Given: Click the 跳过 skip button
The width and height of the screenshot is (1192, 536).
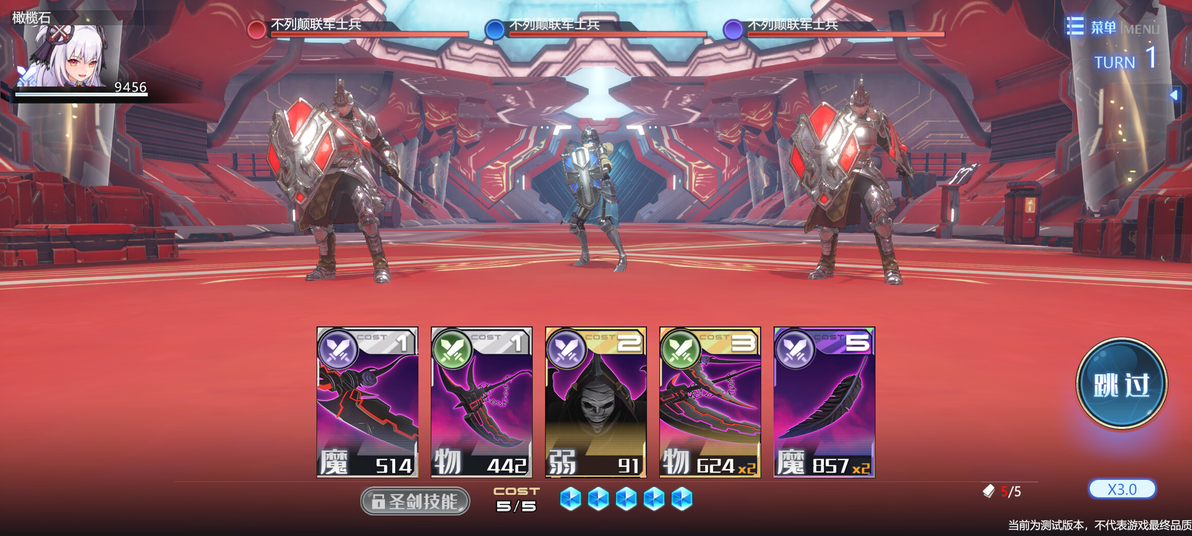Looking at the screenshot, I should (1121, 384).
